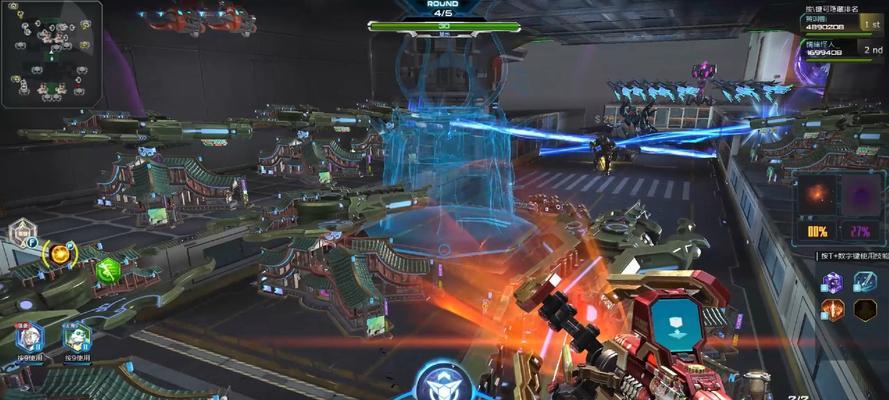This screenshot has width=889, height=400.
Task: Select the first-place player ranking row
Action: 841,20
